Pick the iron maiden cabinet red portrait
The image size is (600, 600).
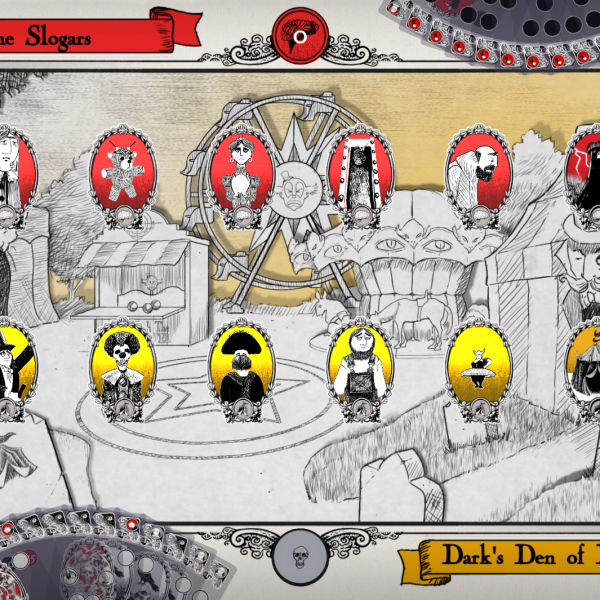pyautogui.click(x=357, y=170)
